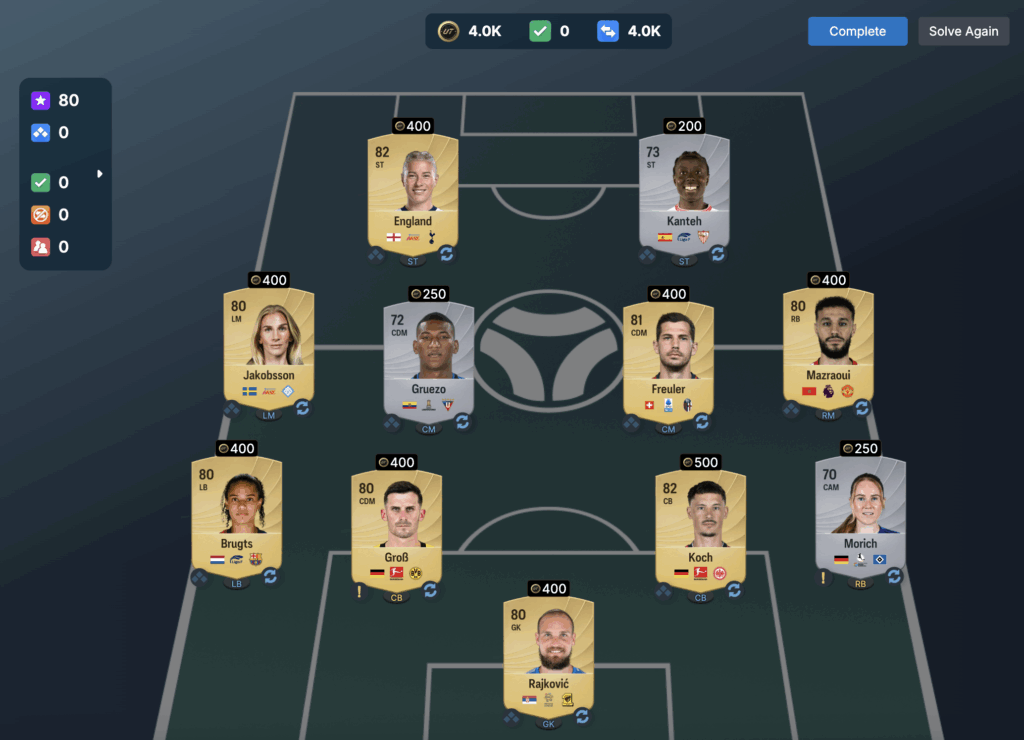The height and width of the screenshot is (740, 1024).
Task: Choose the Solve Again button
Action: pyautogui.click(x=963, y=31)
